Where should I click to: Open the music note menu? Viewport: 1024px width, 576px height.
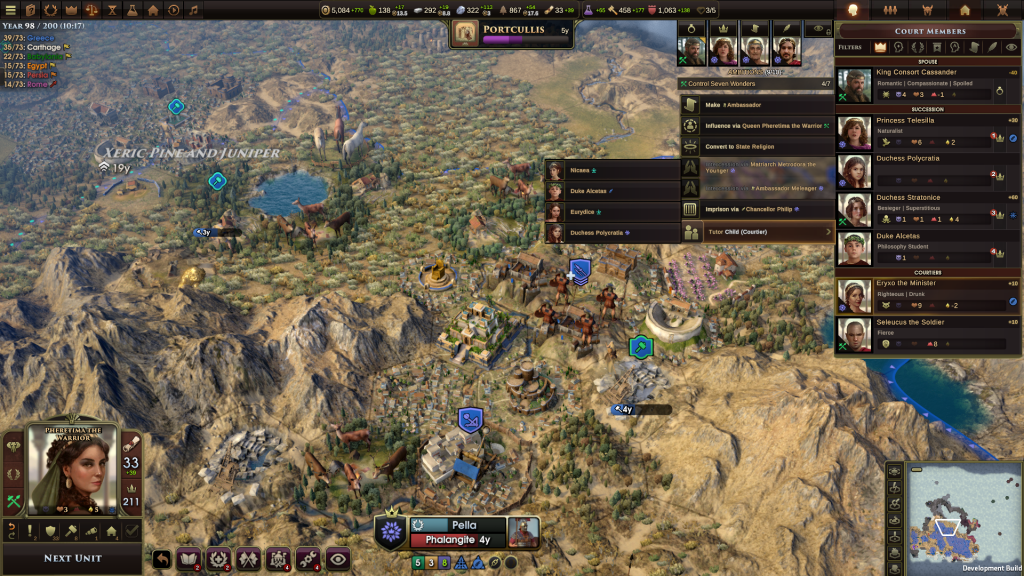193,10
